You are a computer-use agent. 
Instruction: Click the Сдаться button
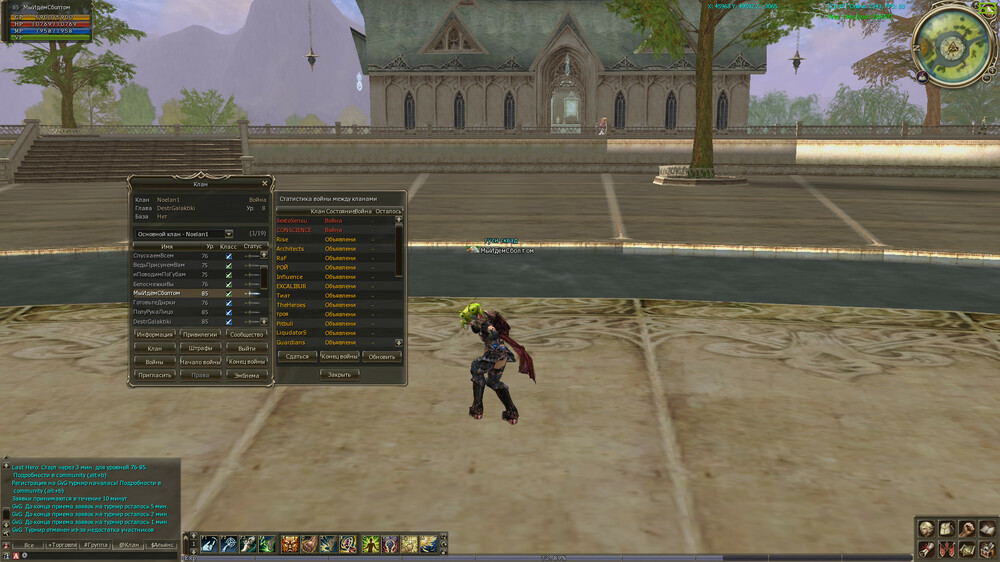[x=297, y=356]
